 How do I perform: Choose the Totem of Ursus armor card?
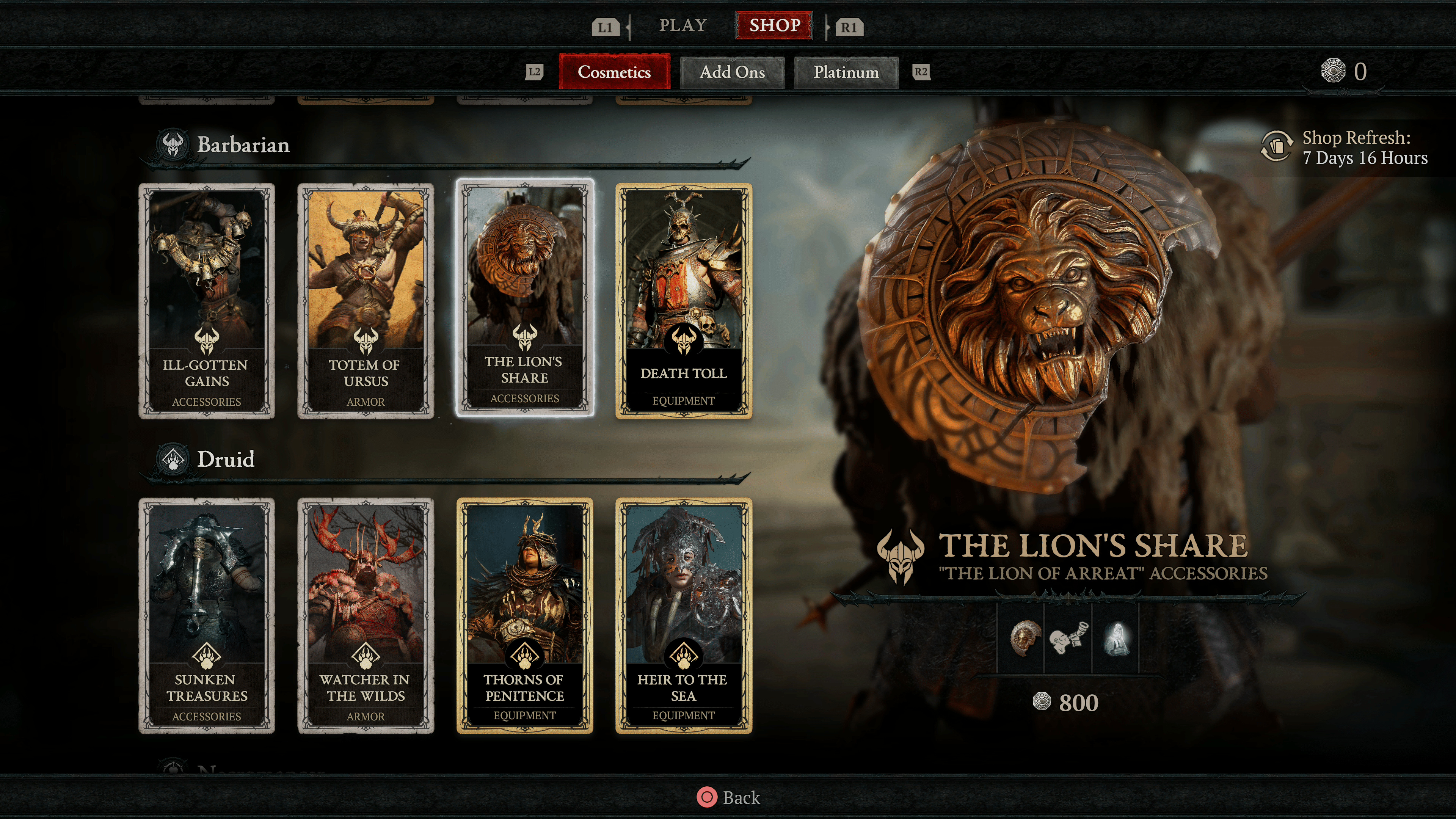coord(366,300)
